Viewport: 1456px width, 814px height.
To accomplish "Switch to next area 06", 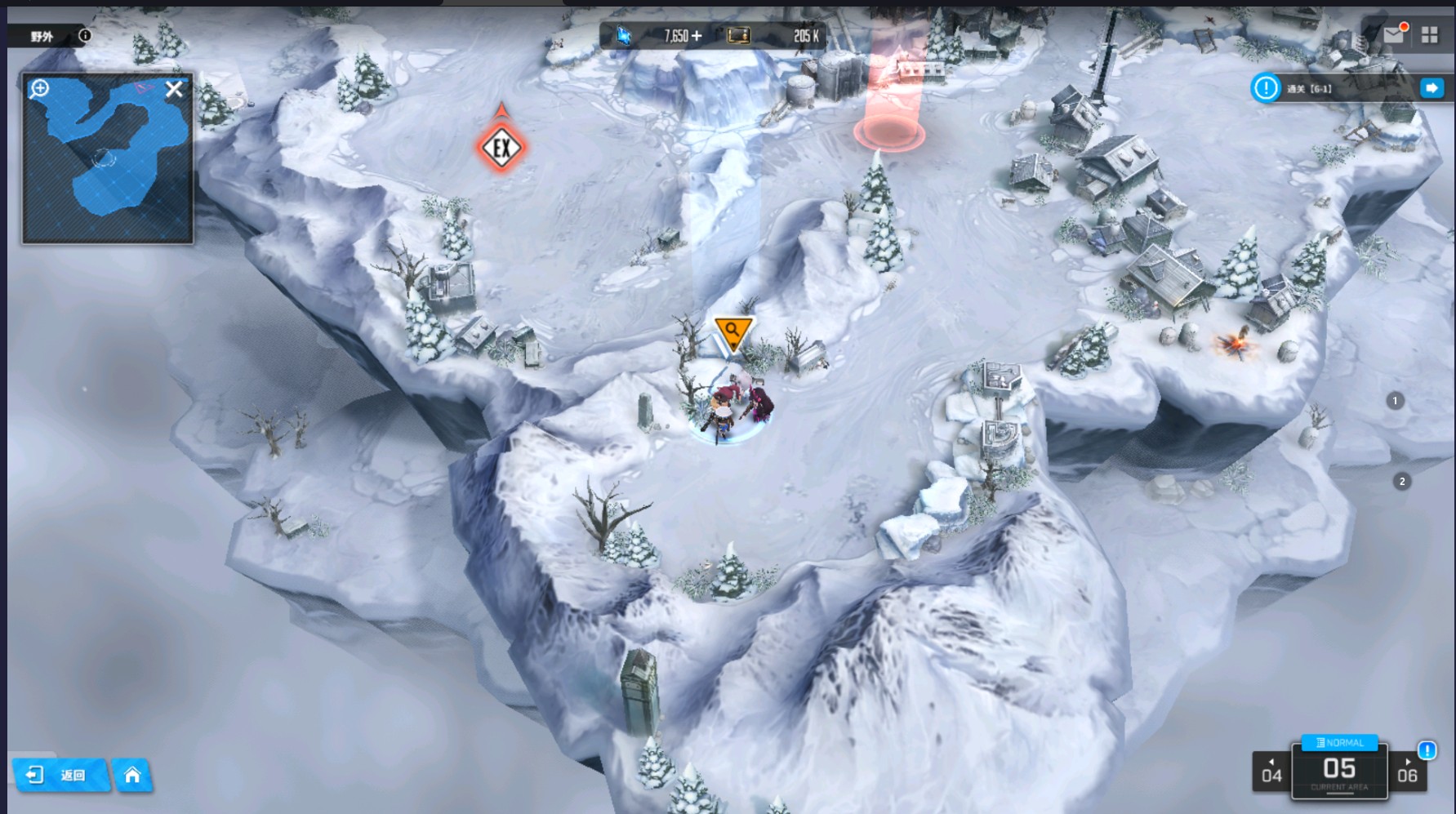I will coord(1407,772).
